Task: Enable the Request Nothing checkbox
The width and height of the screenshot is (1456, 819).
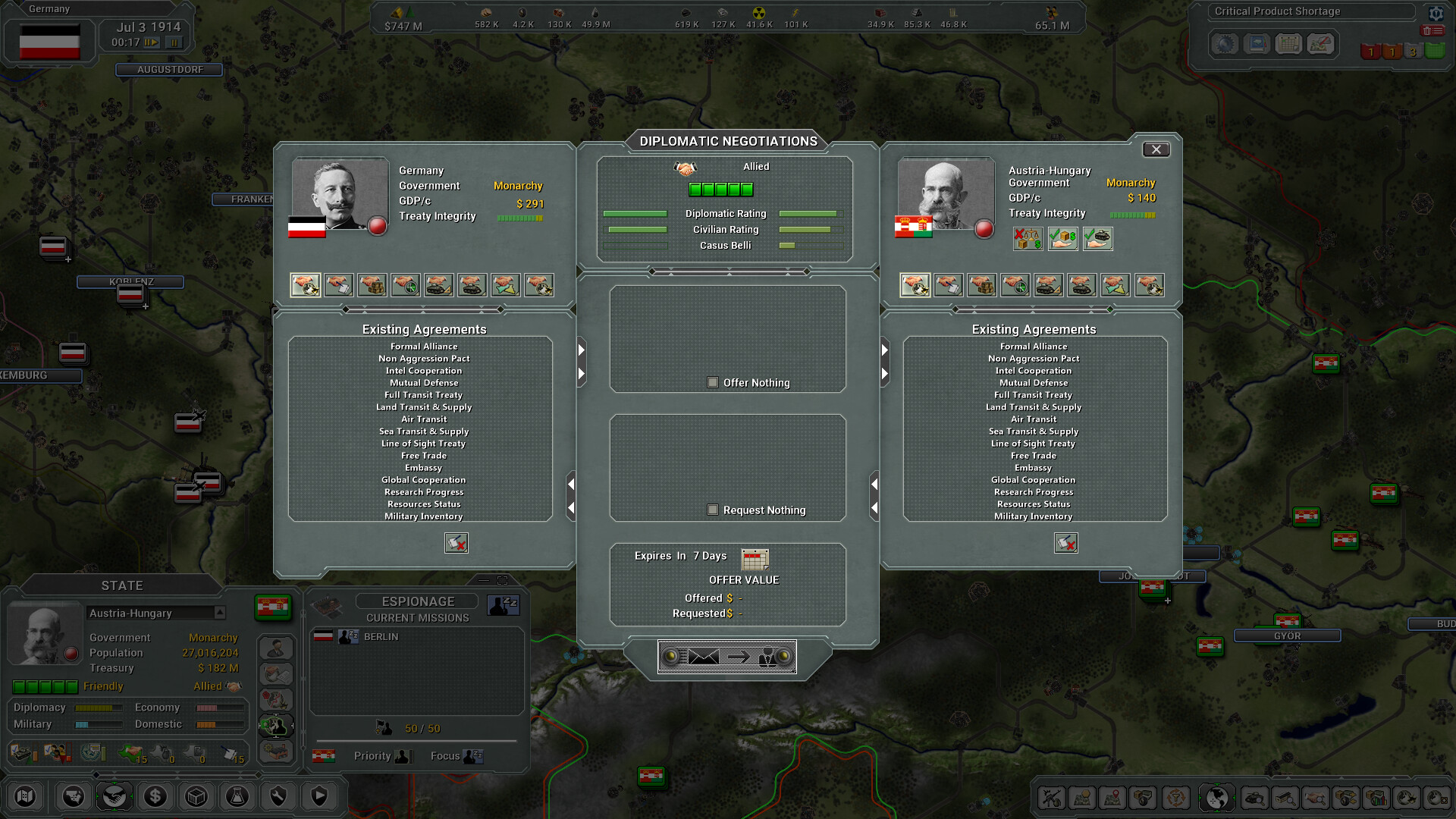Action: click(x=713, y=510)
